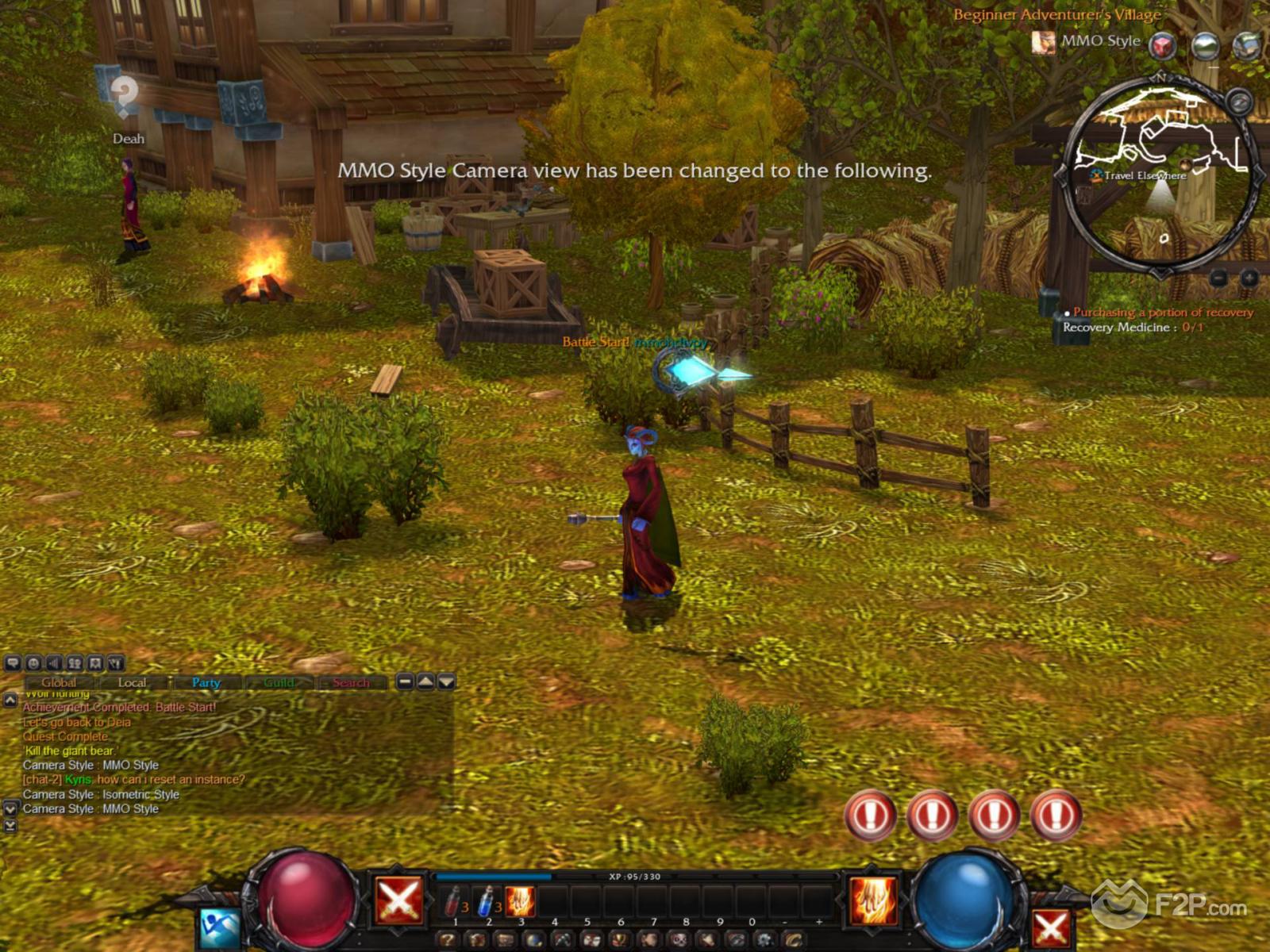
Task: Switch to the Guild chat tab
Action: pyautogui.click(x=279, y=682)
